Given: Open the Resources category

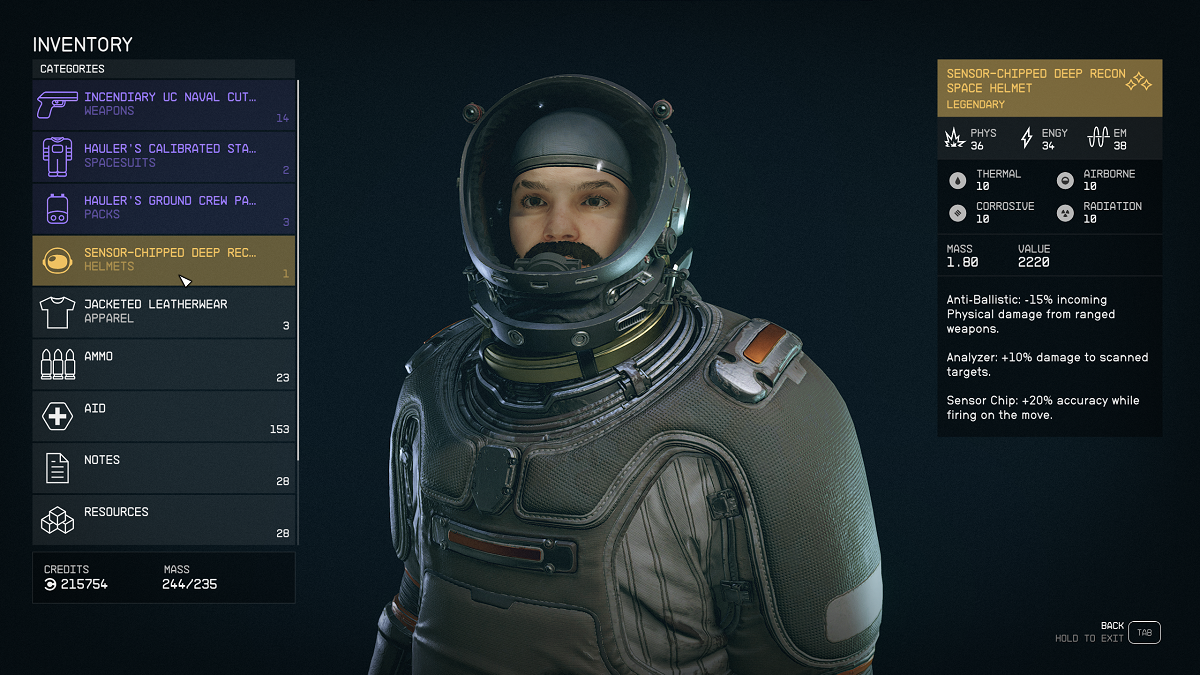Looking at the screenshot, I should [164, 520].
